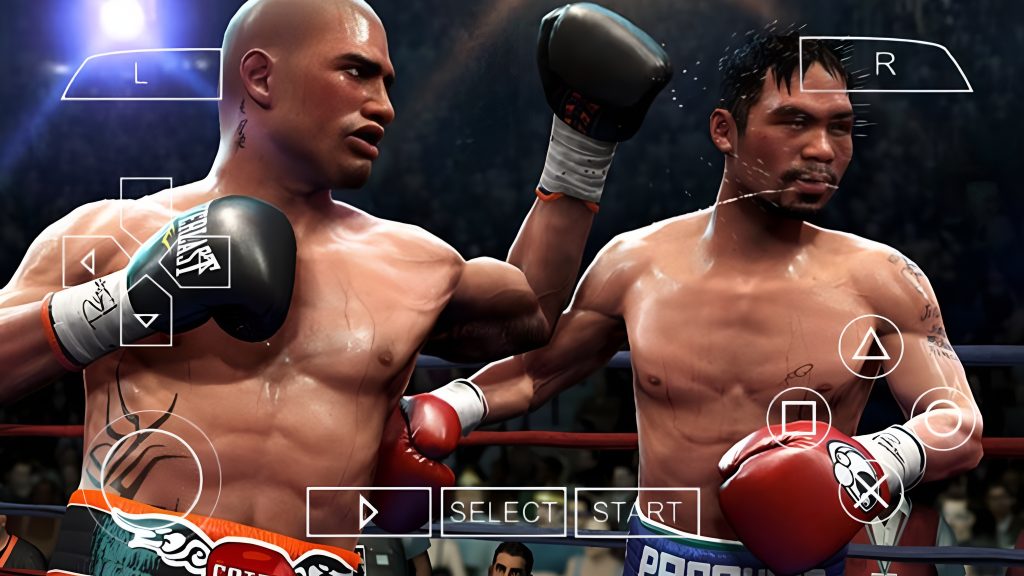Image resolution: width=1024 pixels, height=576 pixels.
Task: Tap the R shoulder button
Action: [885, 65]
